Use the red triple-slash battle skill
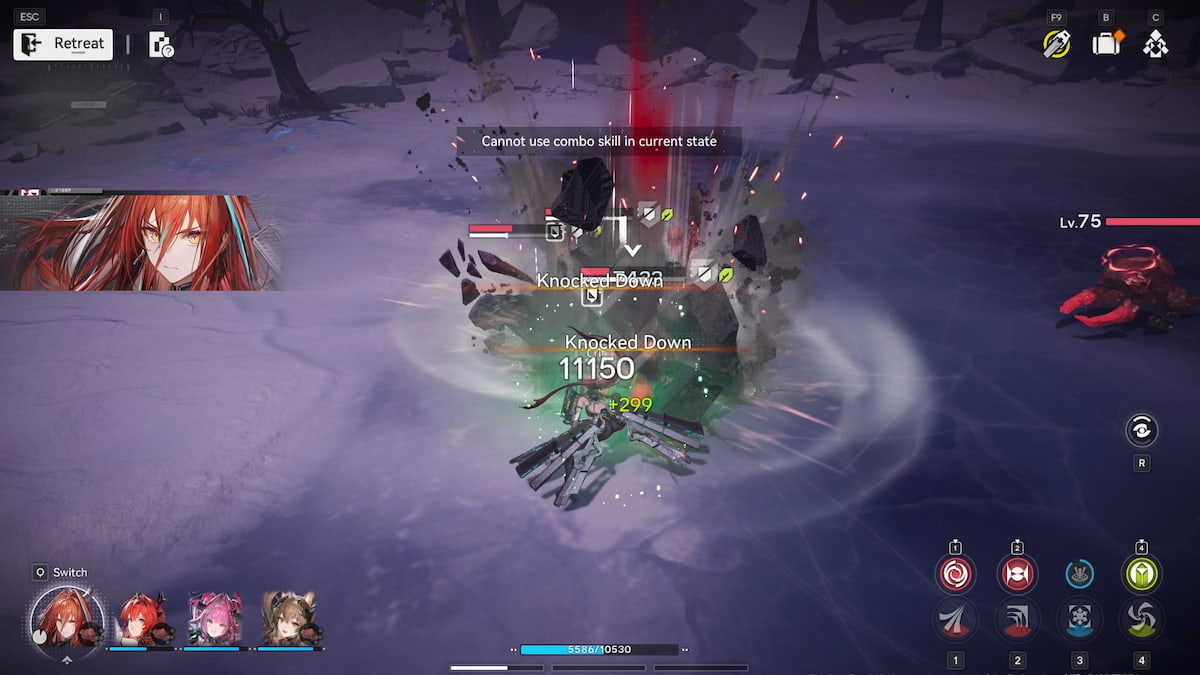The width and height of the screenshot is (1200, 675). [x=955, y=620]
